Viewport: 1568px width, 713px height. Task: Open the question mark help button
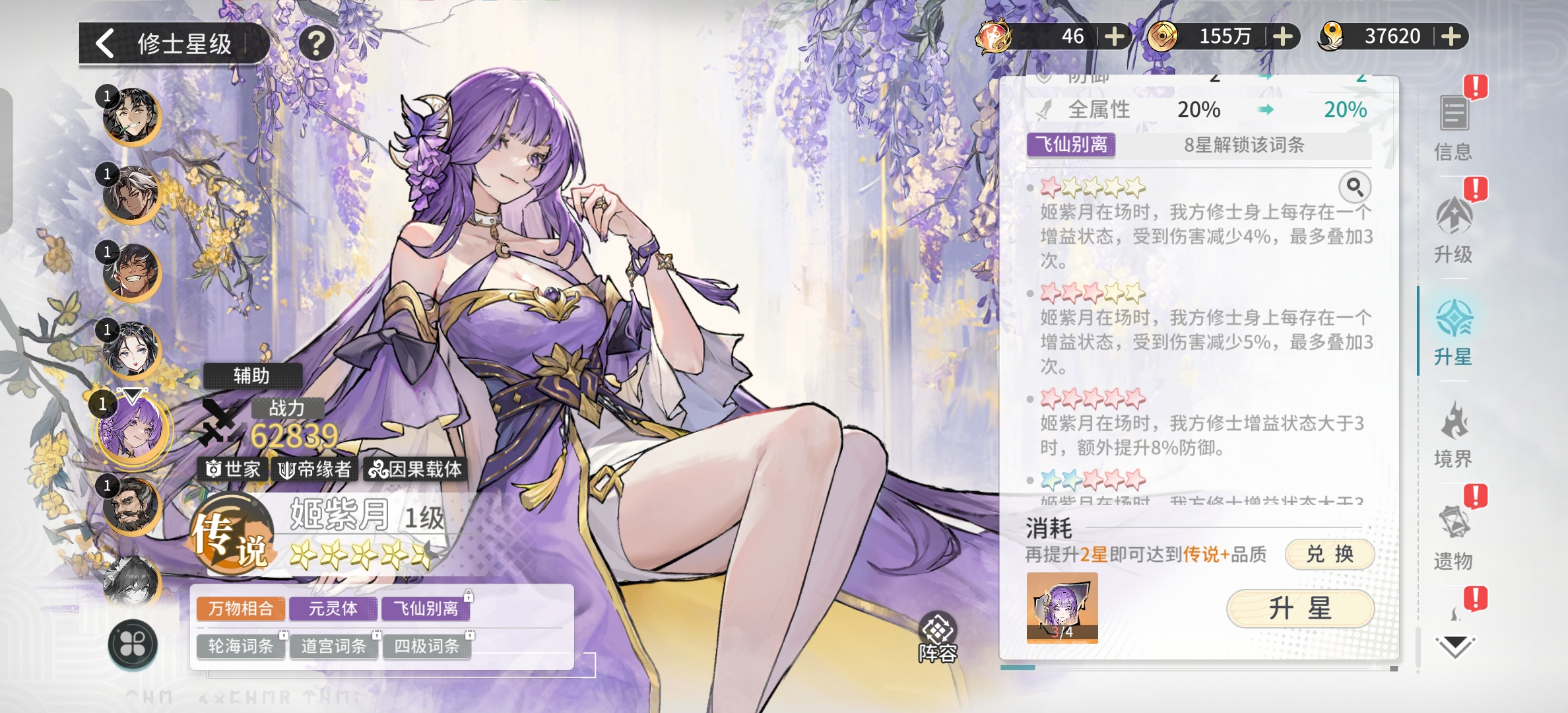point(316,44)
